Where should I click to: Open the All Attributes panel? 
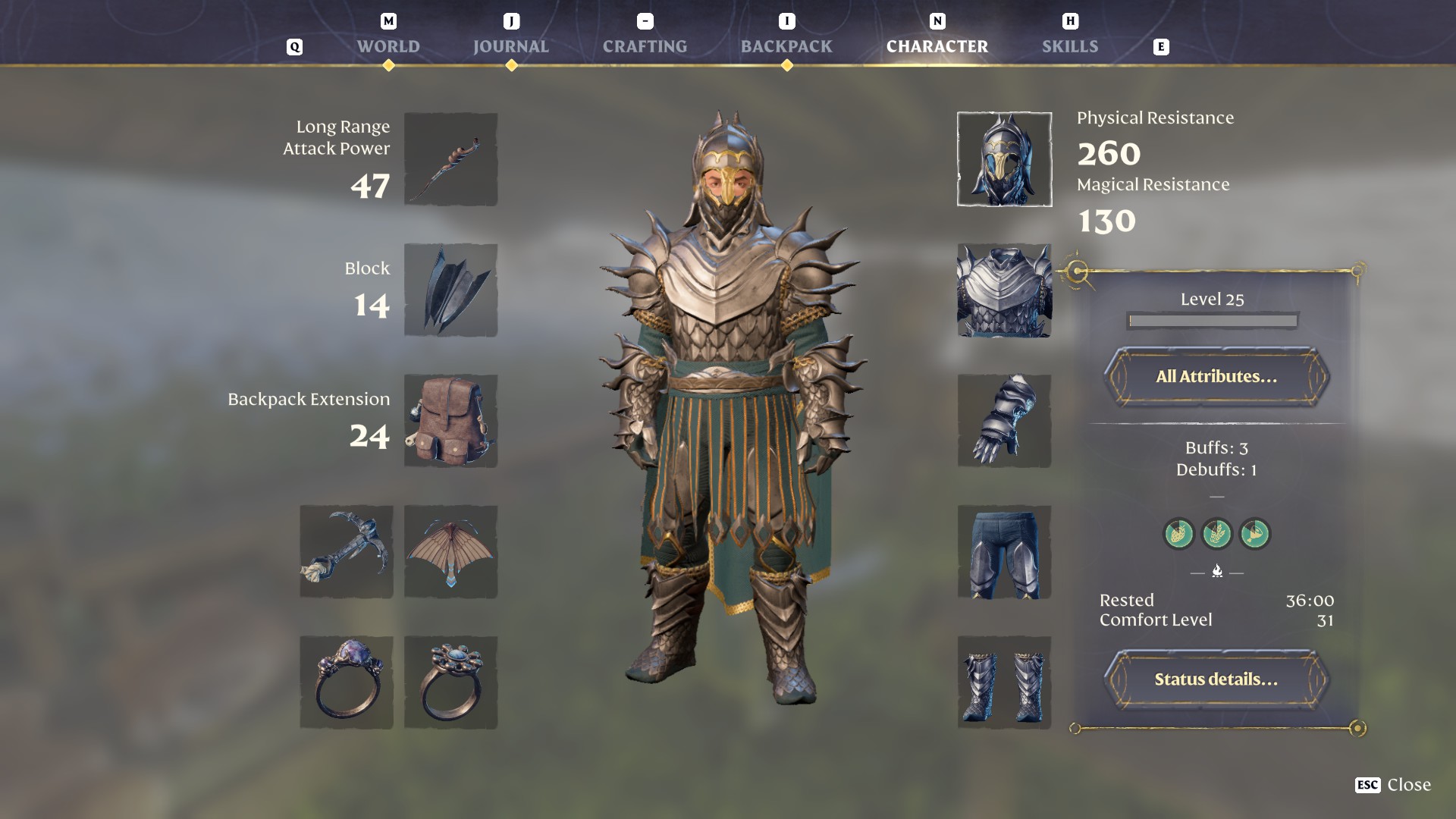(x=1216, y=376)
